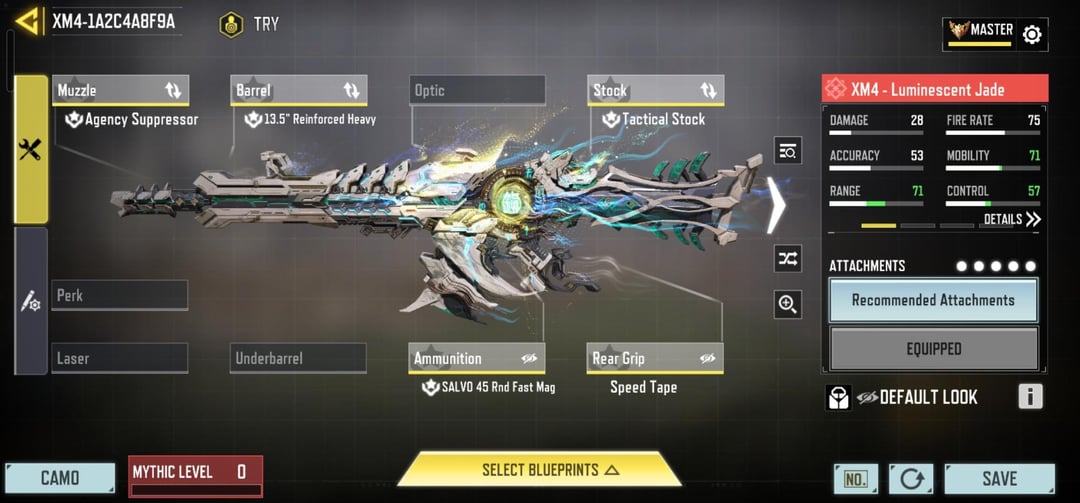
Task: Open the Muzzle attachment slot
Action: coord(120,91)
